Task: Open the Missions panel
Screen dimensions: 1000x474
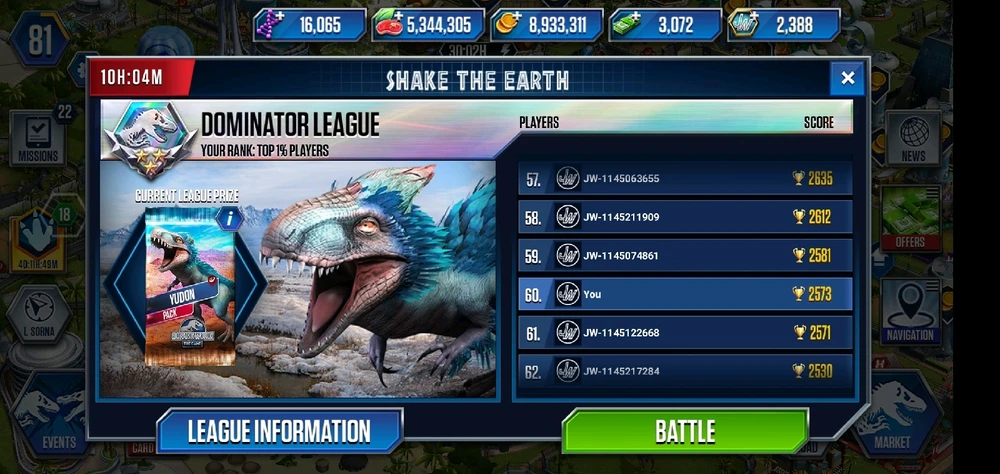Action: 37,138
